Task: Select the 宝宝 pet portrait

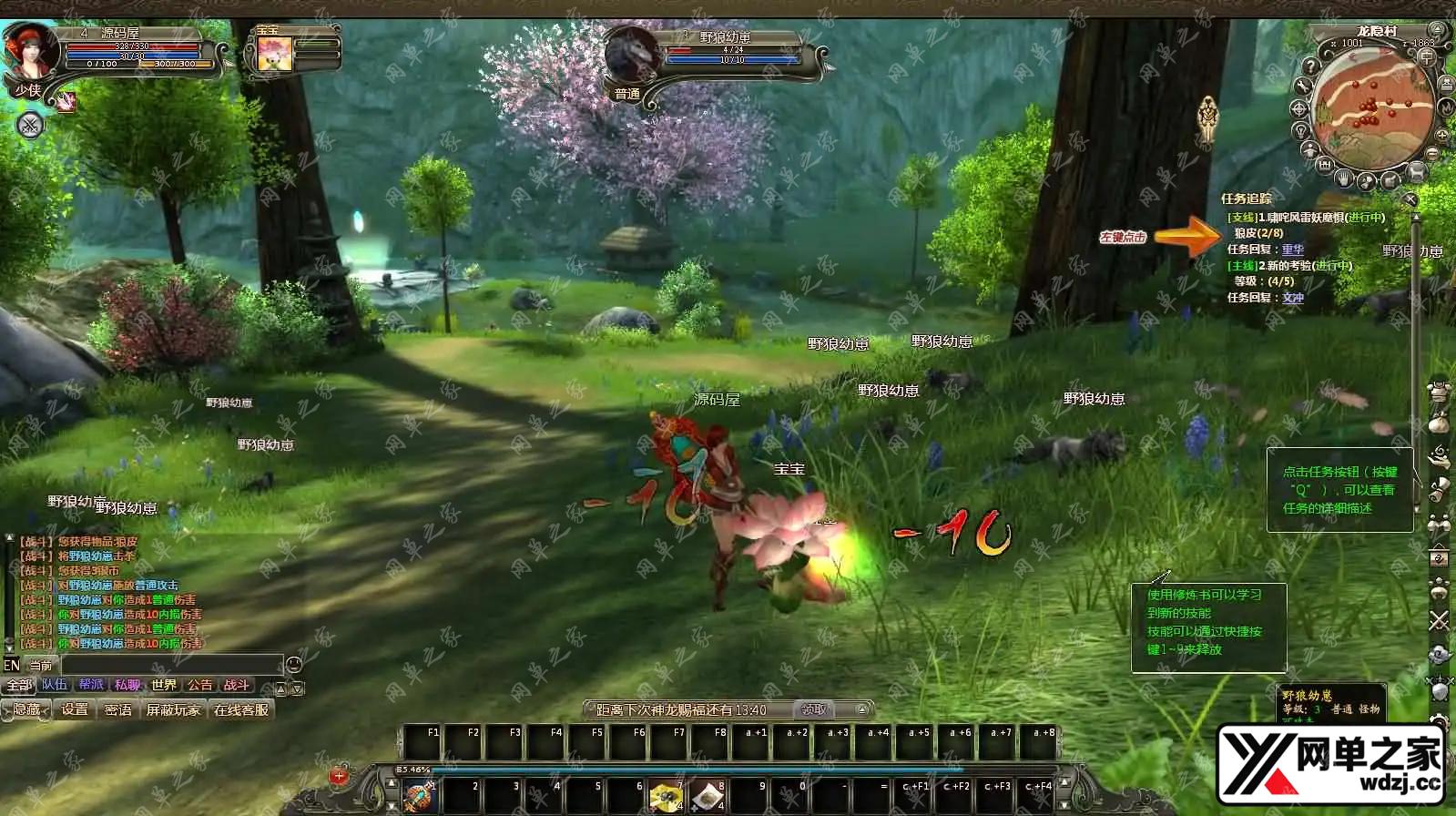Action: pos(273,54)
